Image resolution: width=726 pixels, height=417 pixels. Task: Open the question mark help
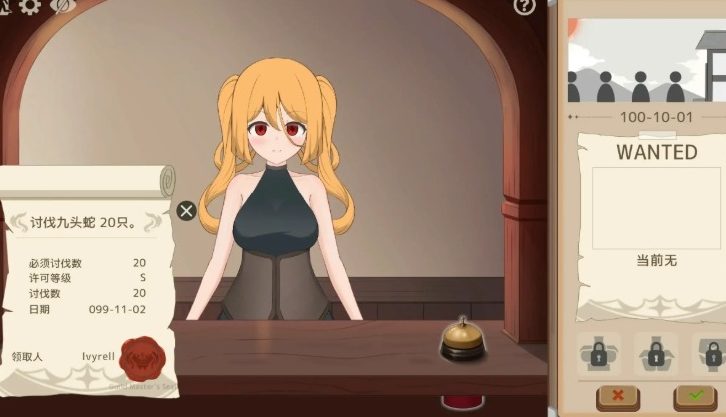point(524,7)
